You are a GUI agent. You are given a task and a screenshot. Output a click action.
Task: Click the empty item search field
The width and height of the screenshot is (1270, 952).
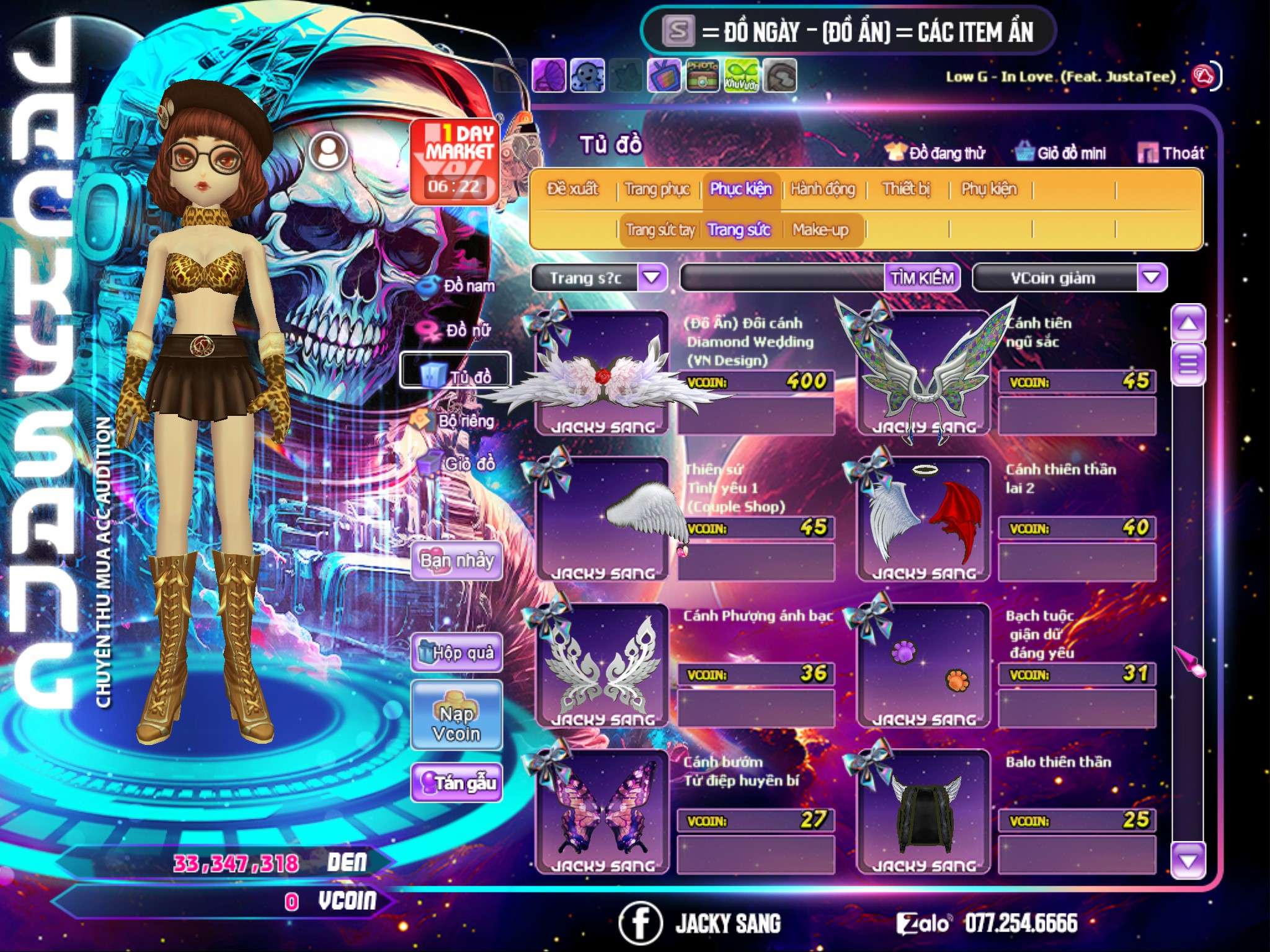[783, 278]
